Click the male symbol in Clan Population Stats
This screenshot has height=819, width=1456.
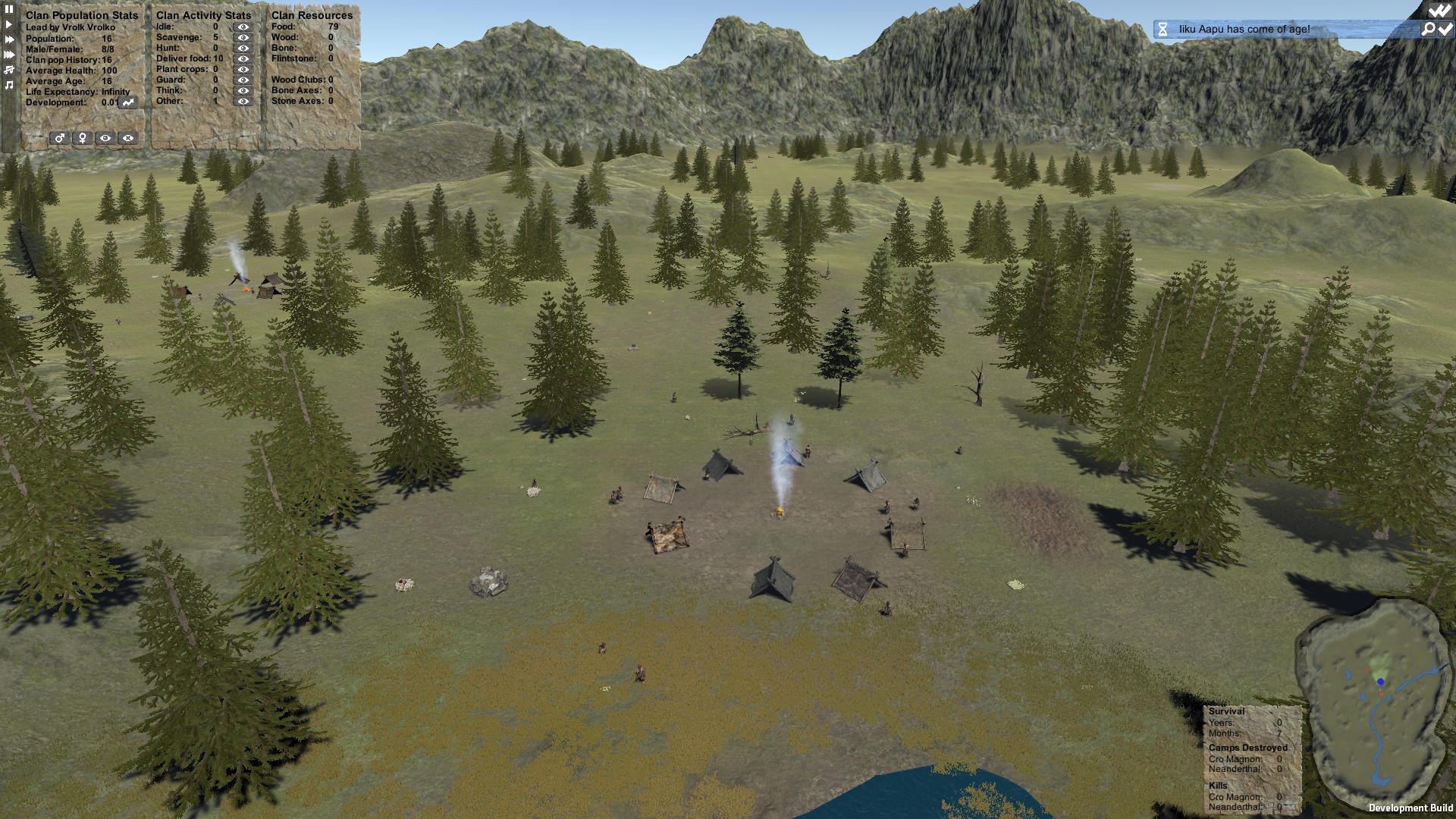[x=59, y=139]
